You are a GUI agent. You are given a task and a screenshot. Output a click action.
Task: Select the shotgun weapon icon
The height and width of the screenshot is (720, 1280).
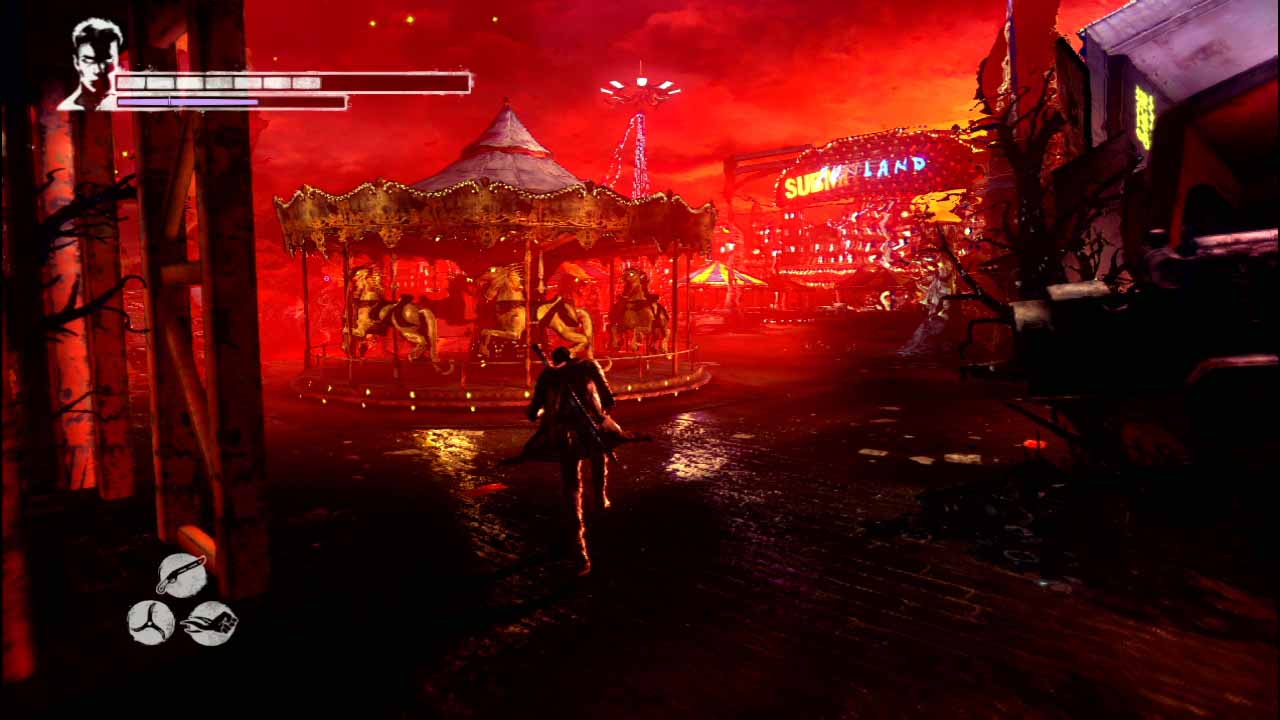181,575
